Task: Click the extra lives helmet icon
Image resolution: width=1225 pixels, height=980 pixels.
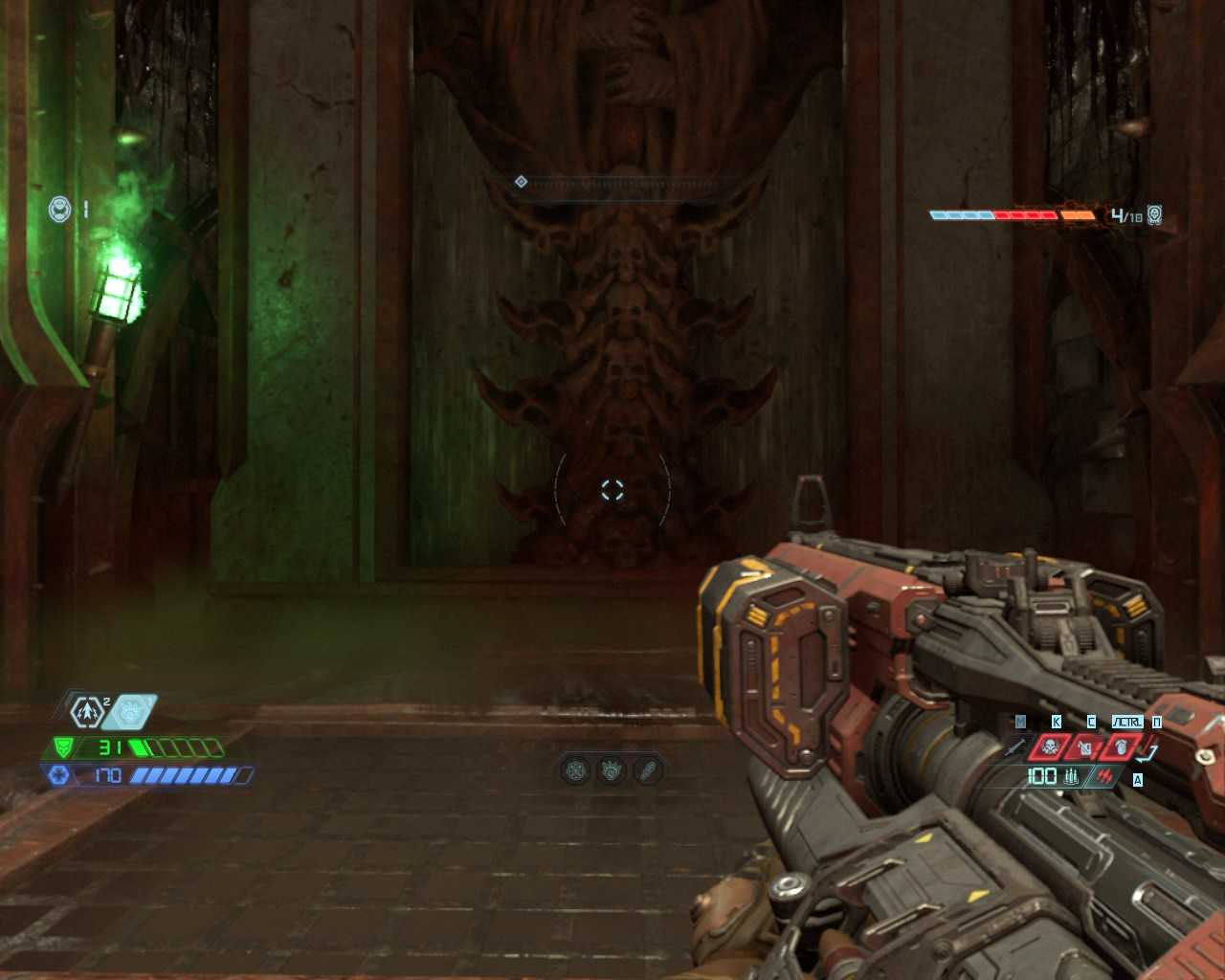Action: tap(60, 208)
